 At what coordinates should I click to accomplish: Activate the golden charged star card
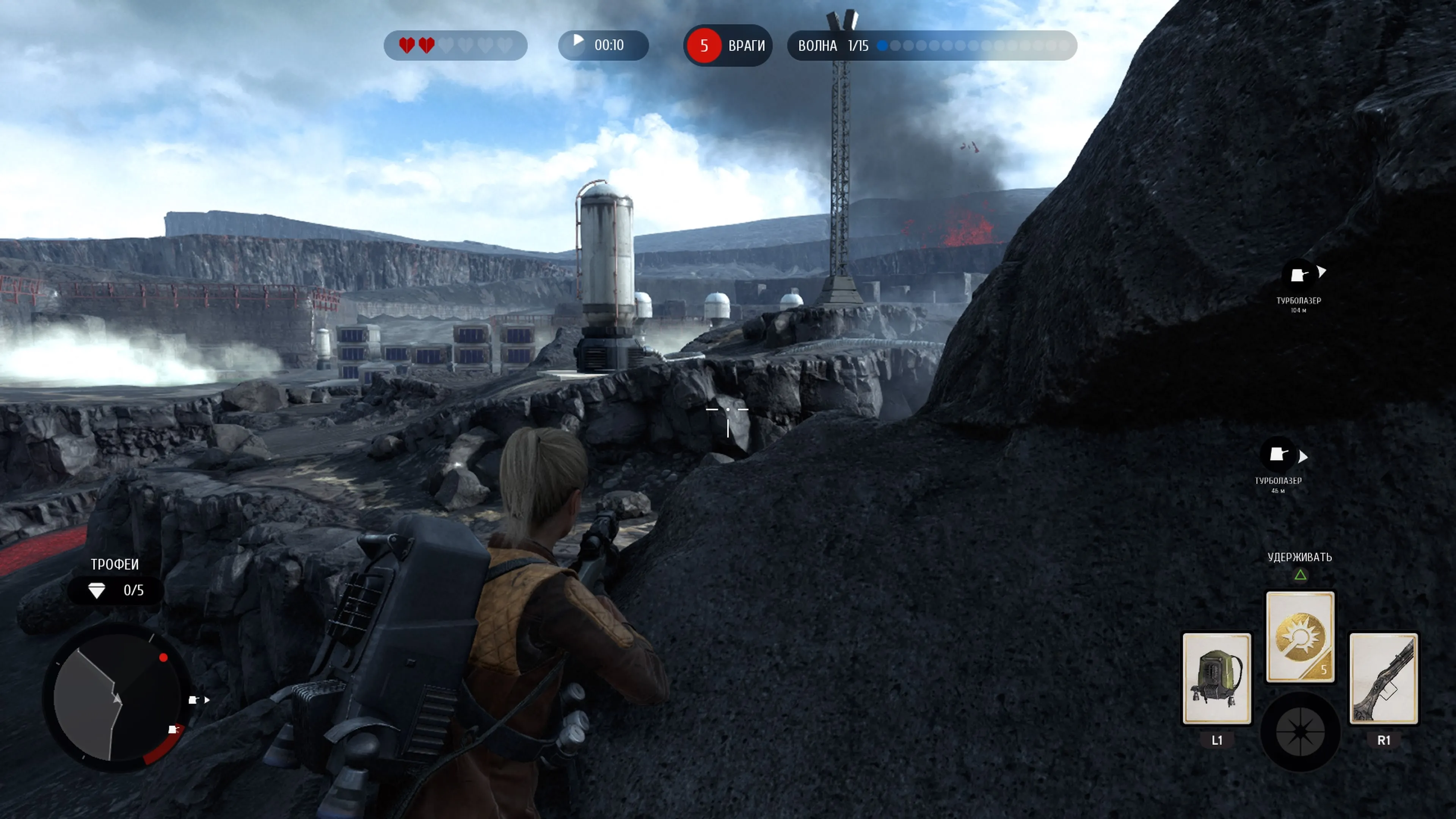coord(1300,637)
